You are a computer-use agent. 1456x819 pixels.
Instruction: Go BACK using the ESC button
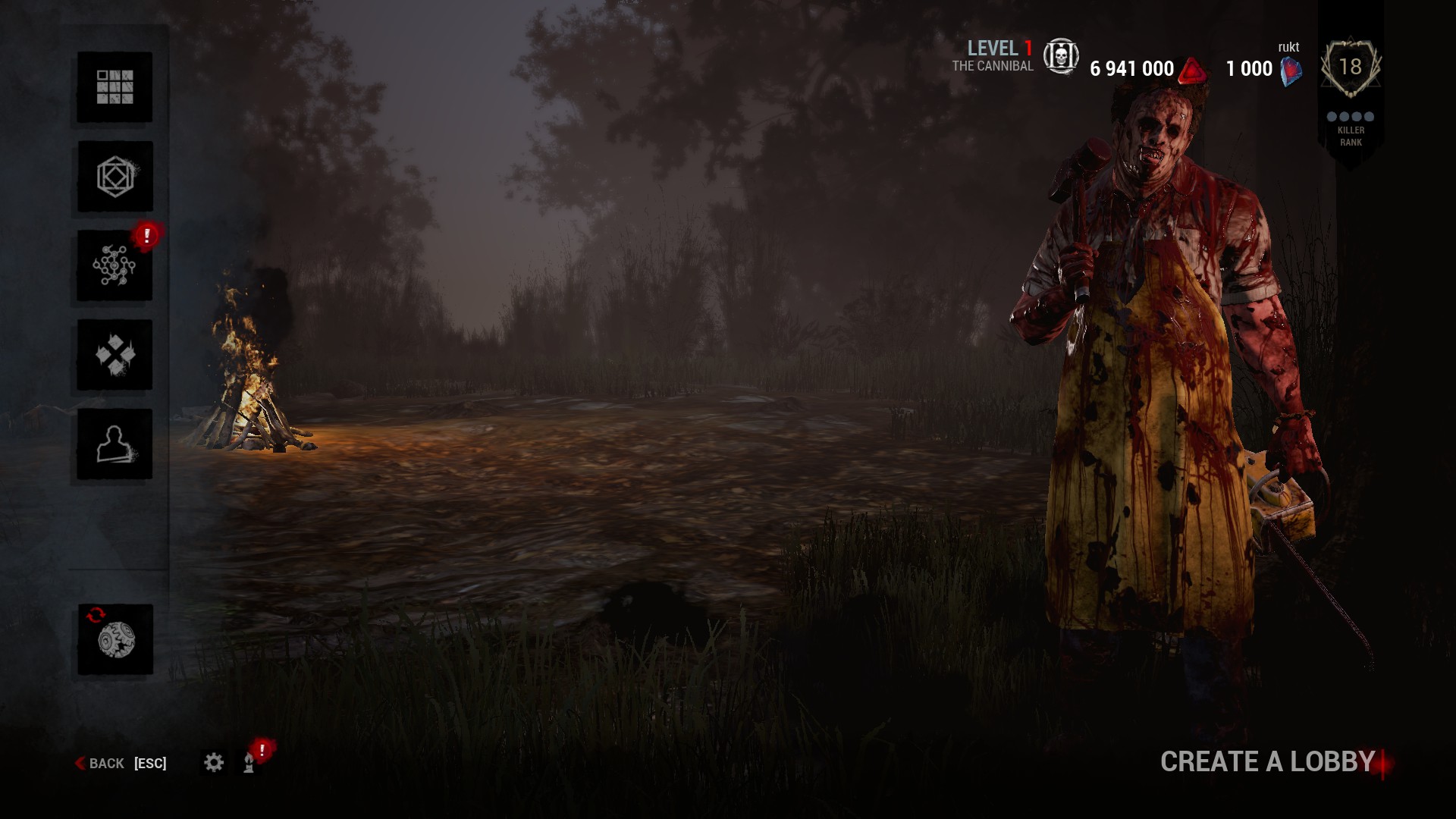click(106, 763)
